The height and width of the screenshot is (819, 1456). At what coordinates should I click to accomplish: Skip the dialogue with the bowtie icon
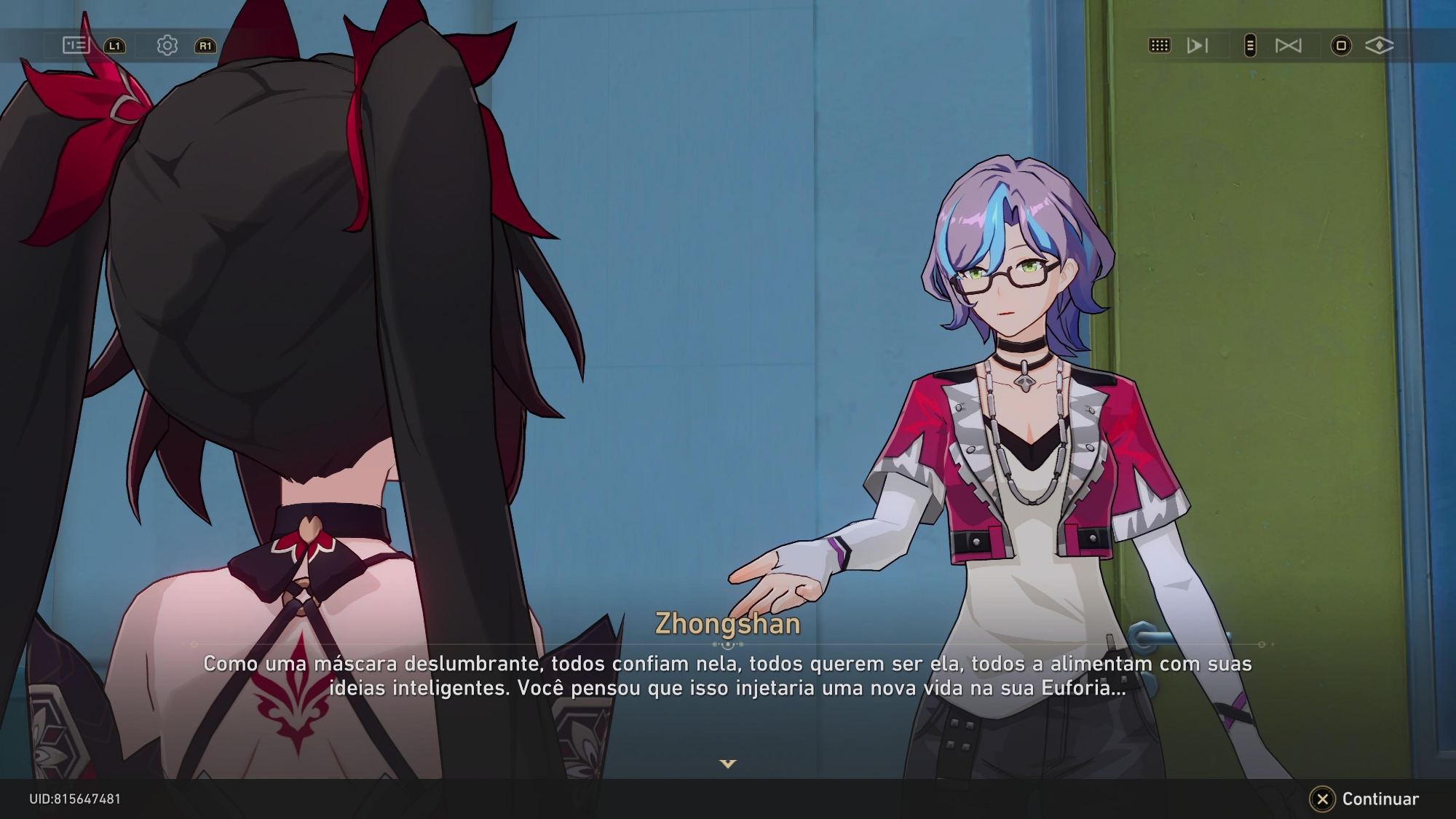coord(1288,46)
